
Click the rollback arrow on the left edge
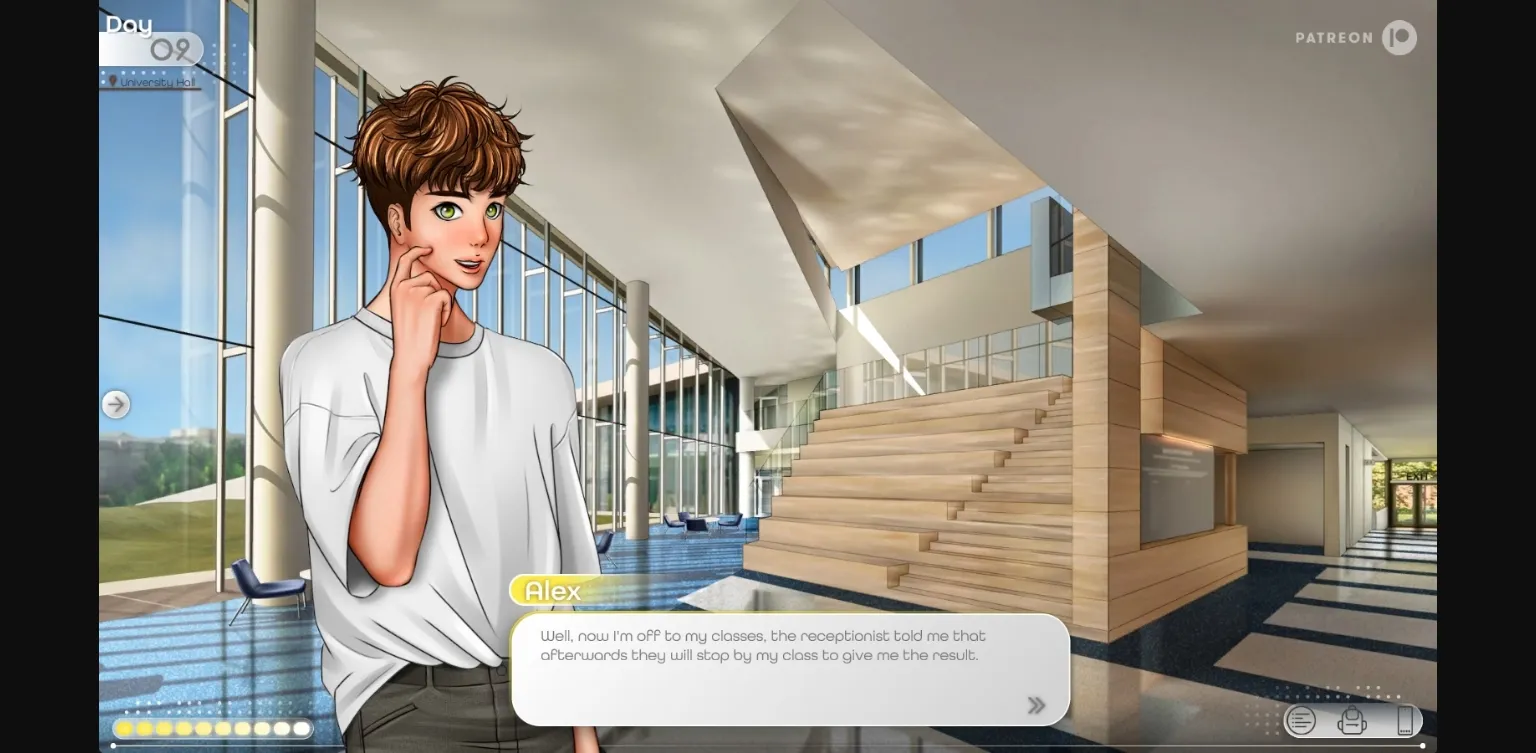tap(116, 404)
